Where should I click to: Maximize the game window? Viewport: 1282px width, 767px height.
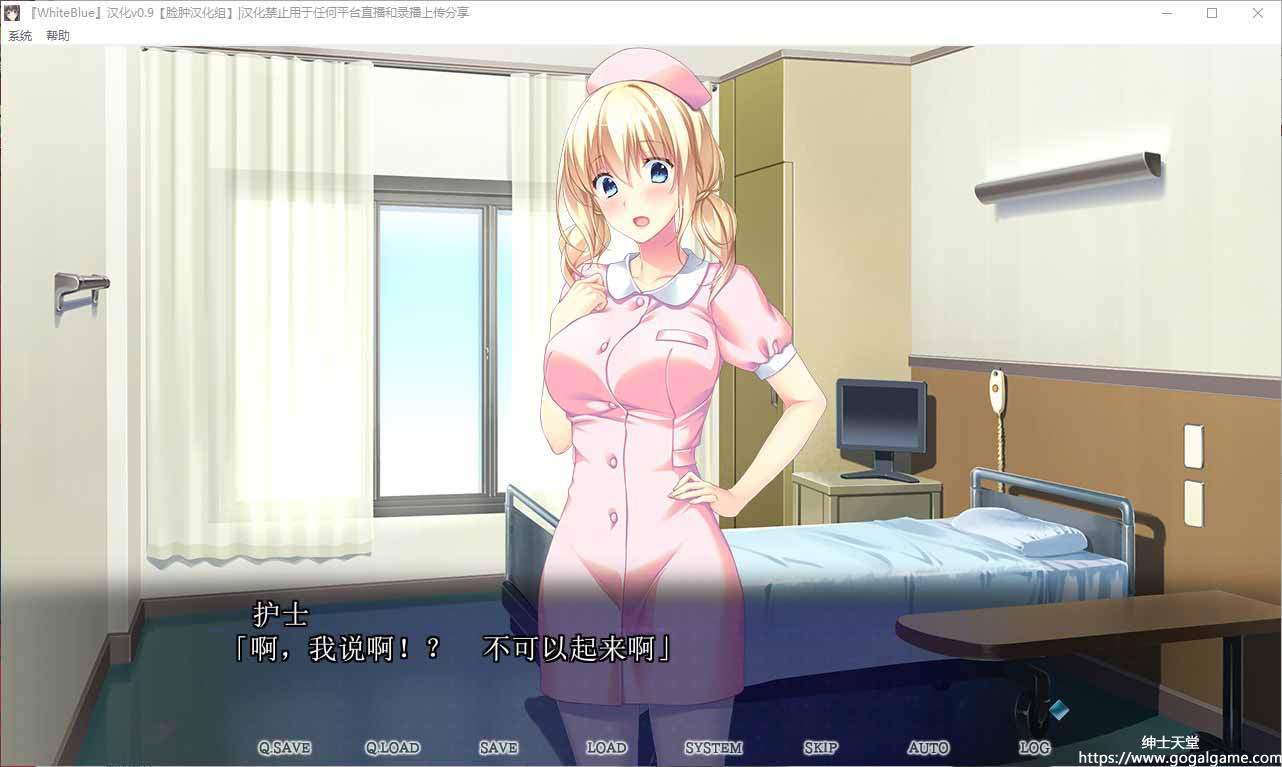coord(1212,13)
